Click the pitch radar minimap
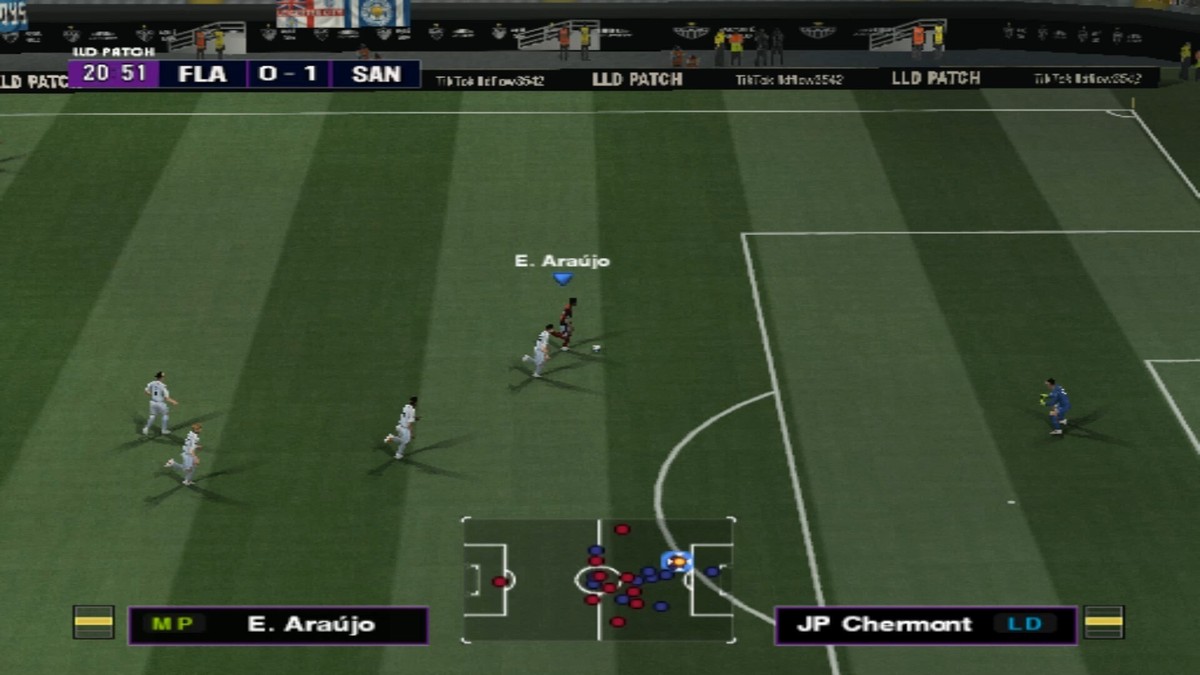 598,579
